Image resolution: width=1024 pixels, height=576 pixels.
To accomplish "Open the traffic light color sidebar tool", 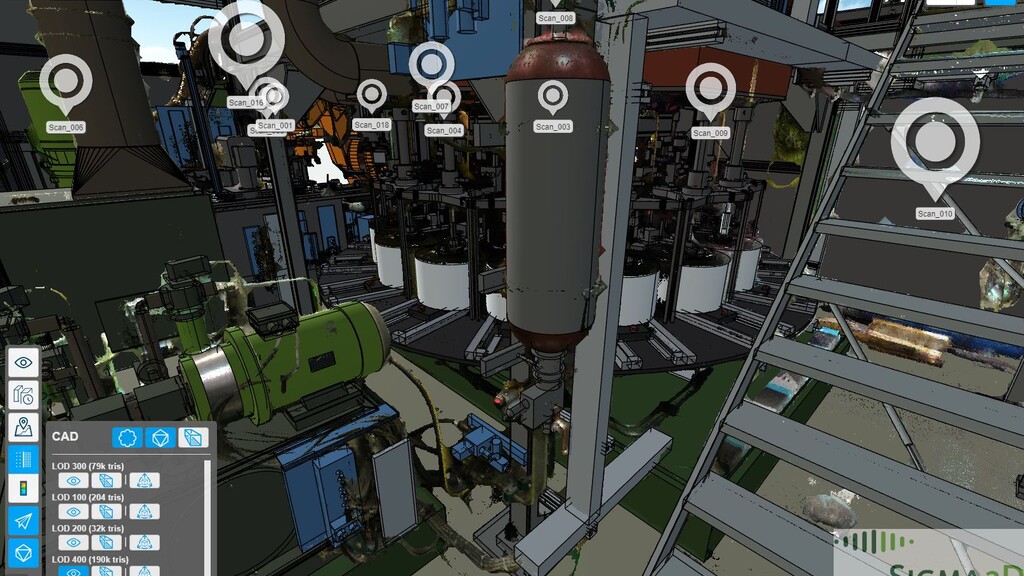I will pos(24,489).
